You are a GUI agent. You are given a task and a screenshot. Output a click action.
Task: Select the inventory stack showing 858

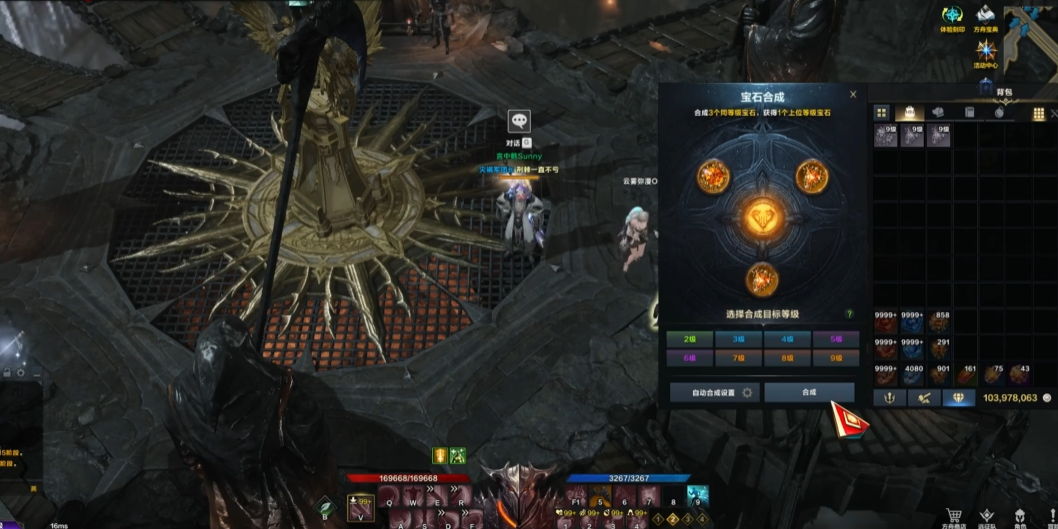coord(938,321)
